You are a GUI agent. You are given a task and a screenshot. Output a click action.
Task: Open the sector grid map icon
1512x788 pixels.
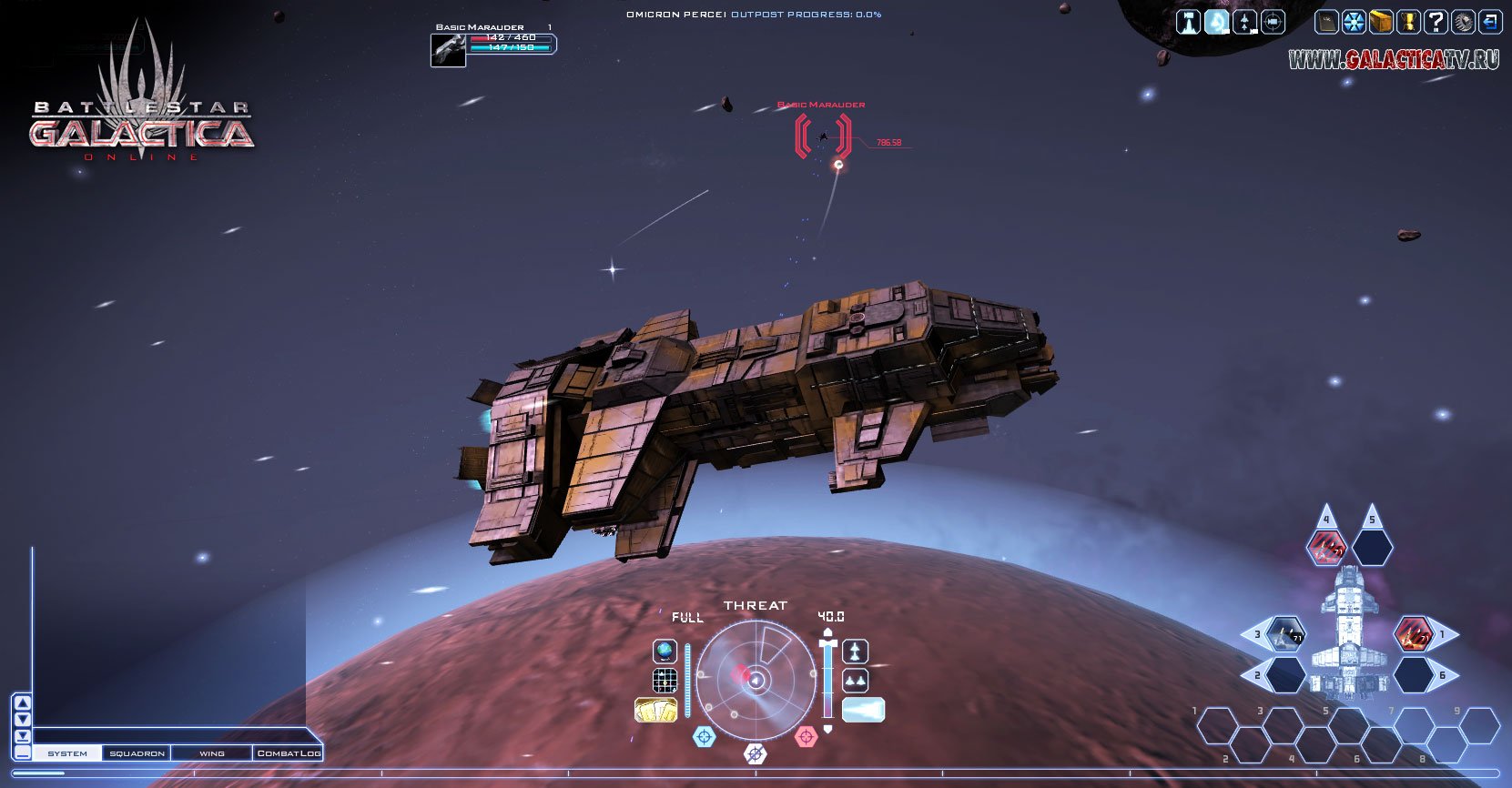point(665,681)
